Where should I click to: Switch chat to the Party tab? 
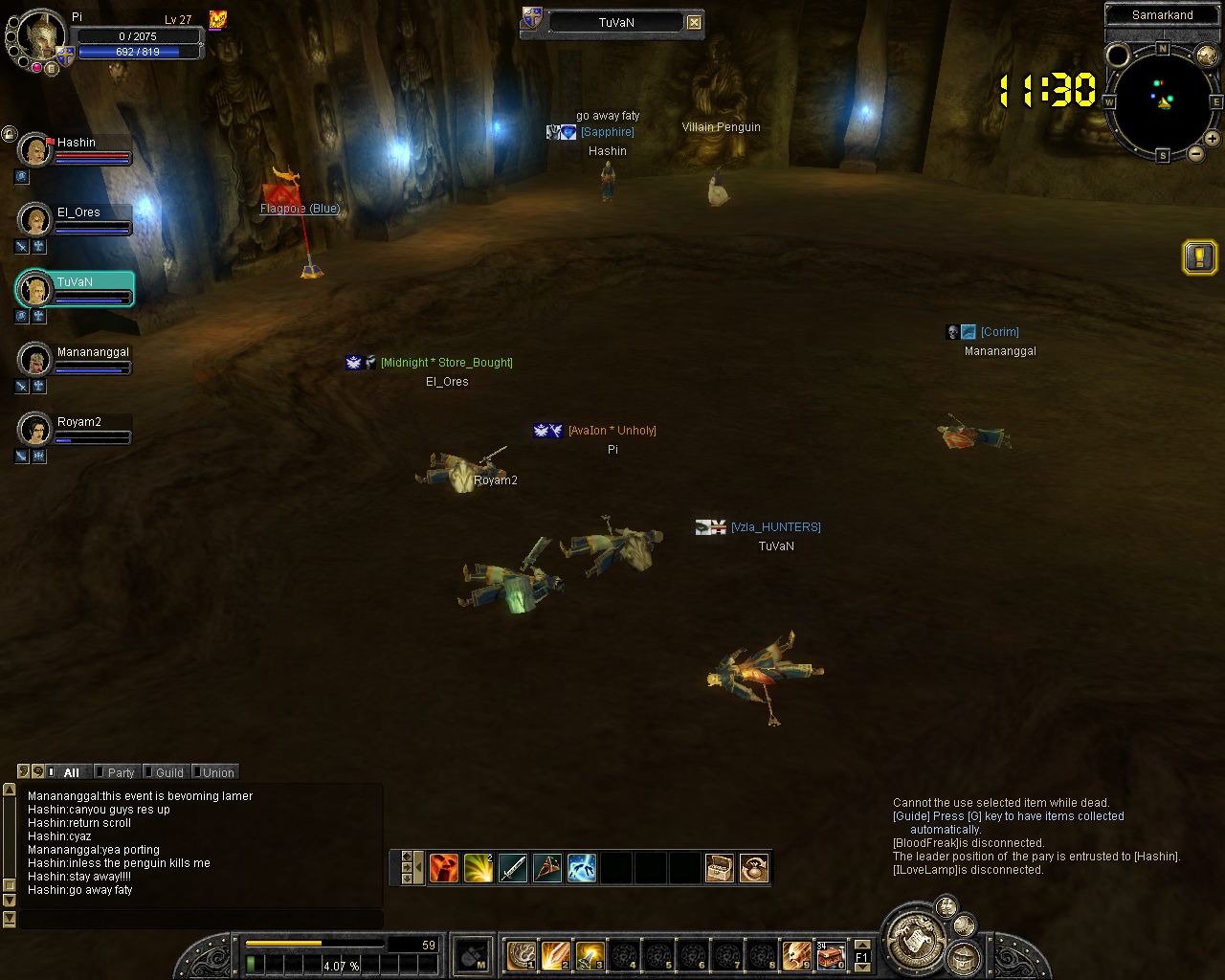click(x=119, y=772)
